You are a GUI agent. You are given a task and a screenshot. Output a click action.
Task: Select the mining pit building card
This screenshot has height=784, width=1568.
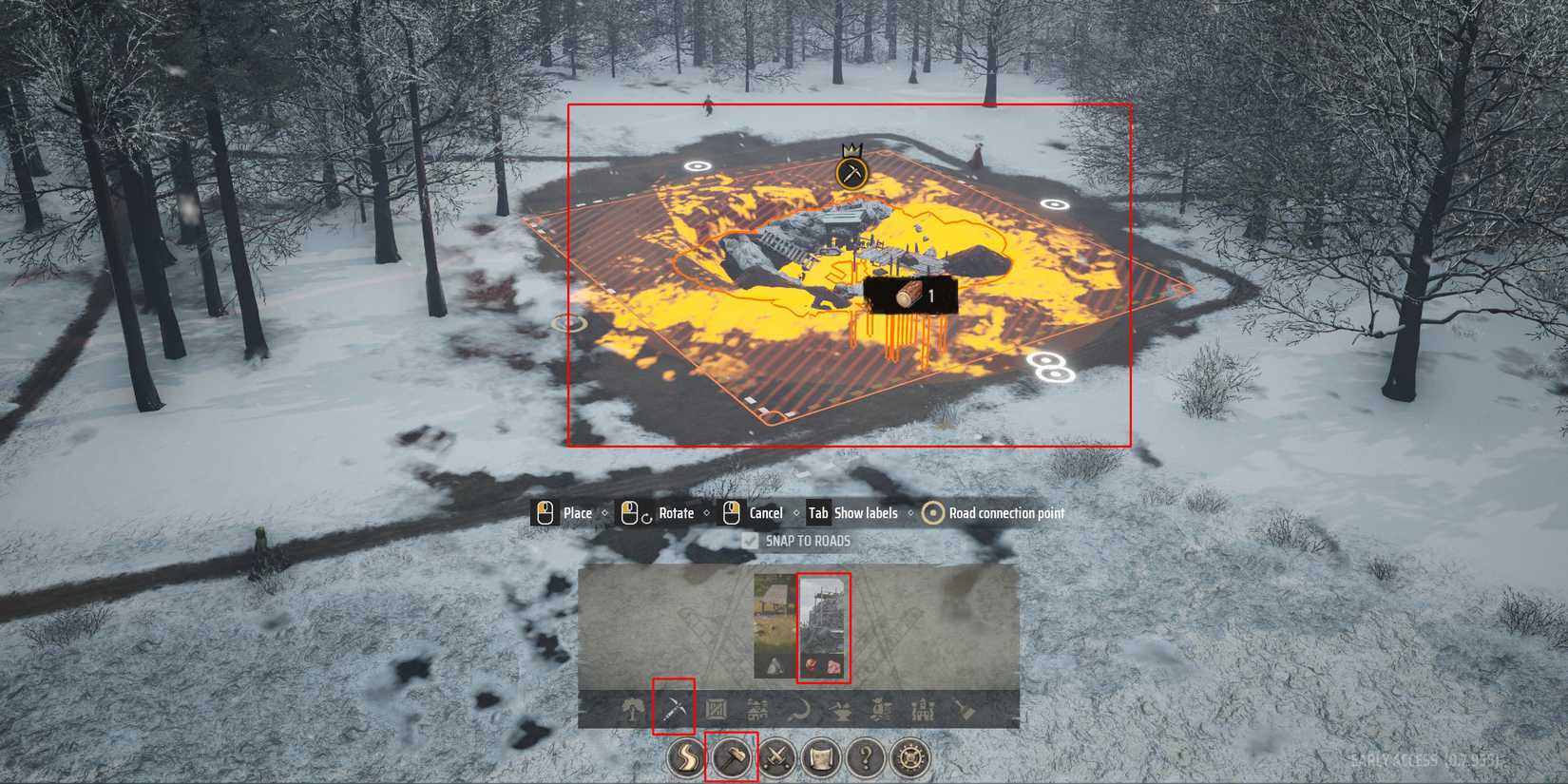pos(823,622)
